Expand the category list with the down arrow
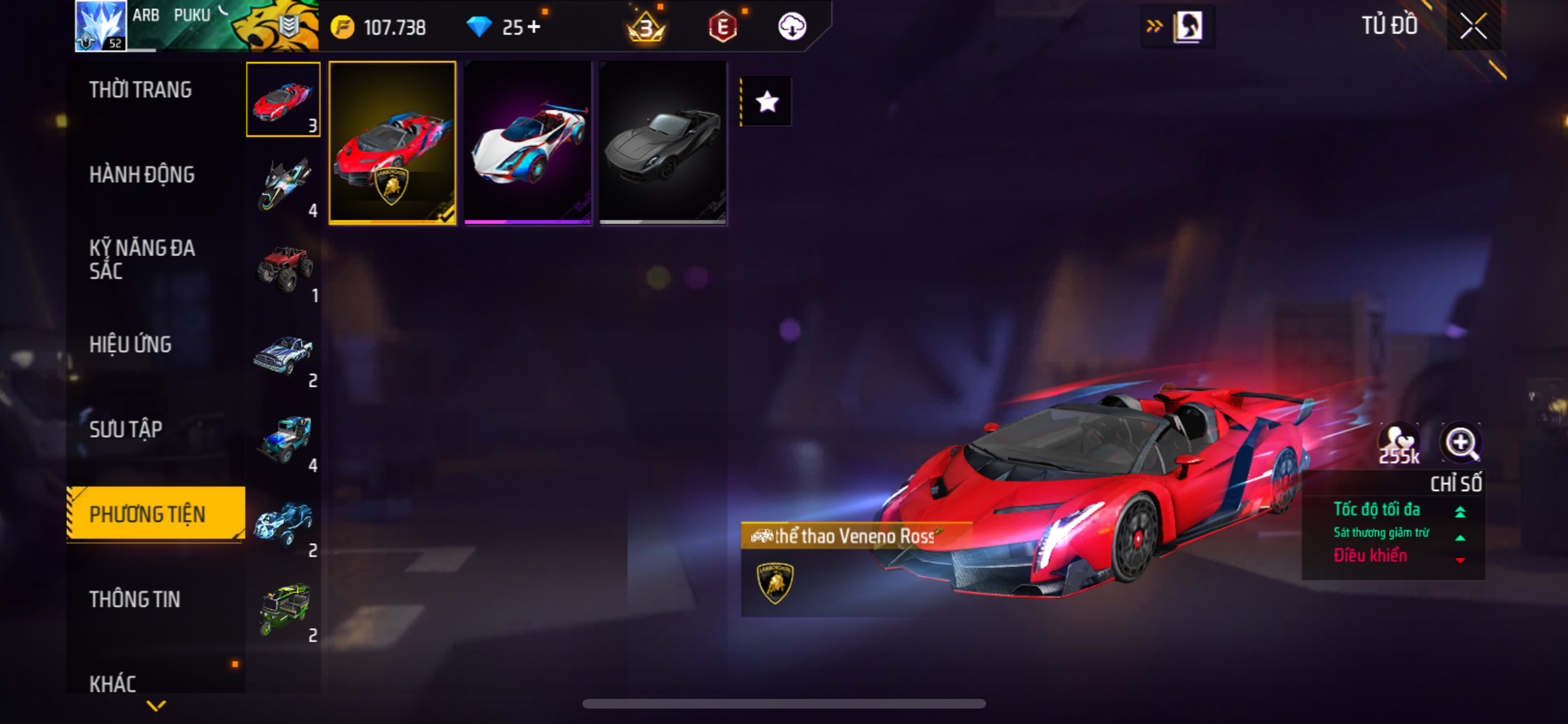 (156, 706)
